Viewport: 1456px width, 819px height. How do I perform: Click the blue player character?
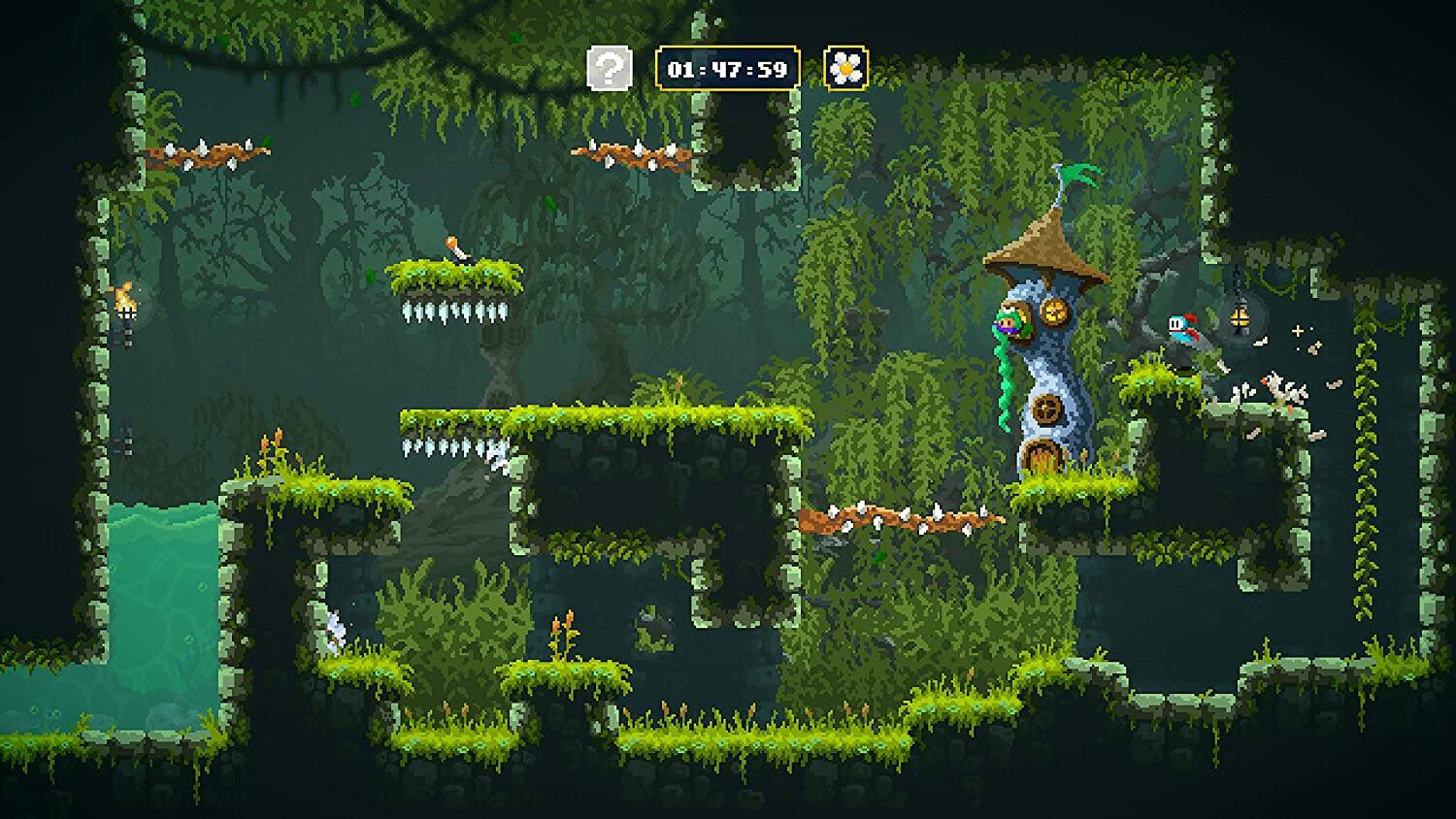[x=1182, y=326]
